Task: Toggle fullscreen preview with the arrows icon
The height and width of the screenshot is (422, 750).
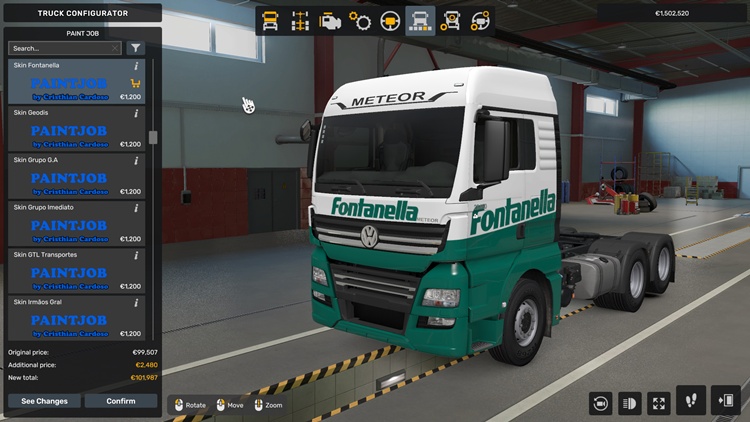Action: pos(659,403)
